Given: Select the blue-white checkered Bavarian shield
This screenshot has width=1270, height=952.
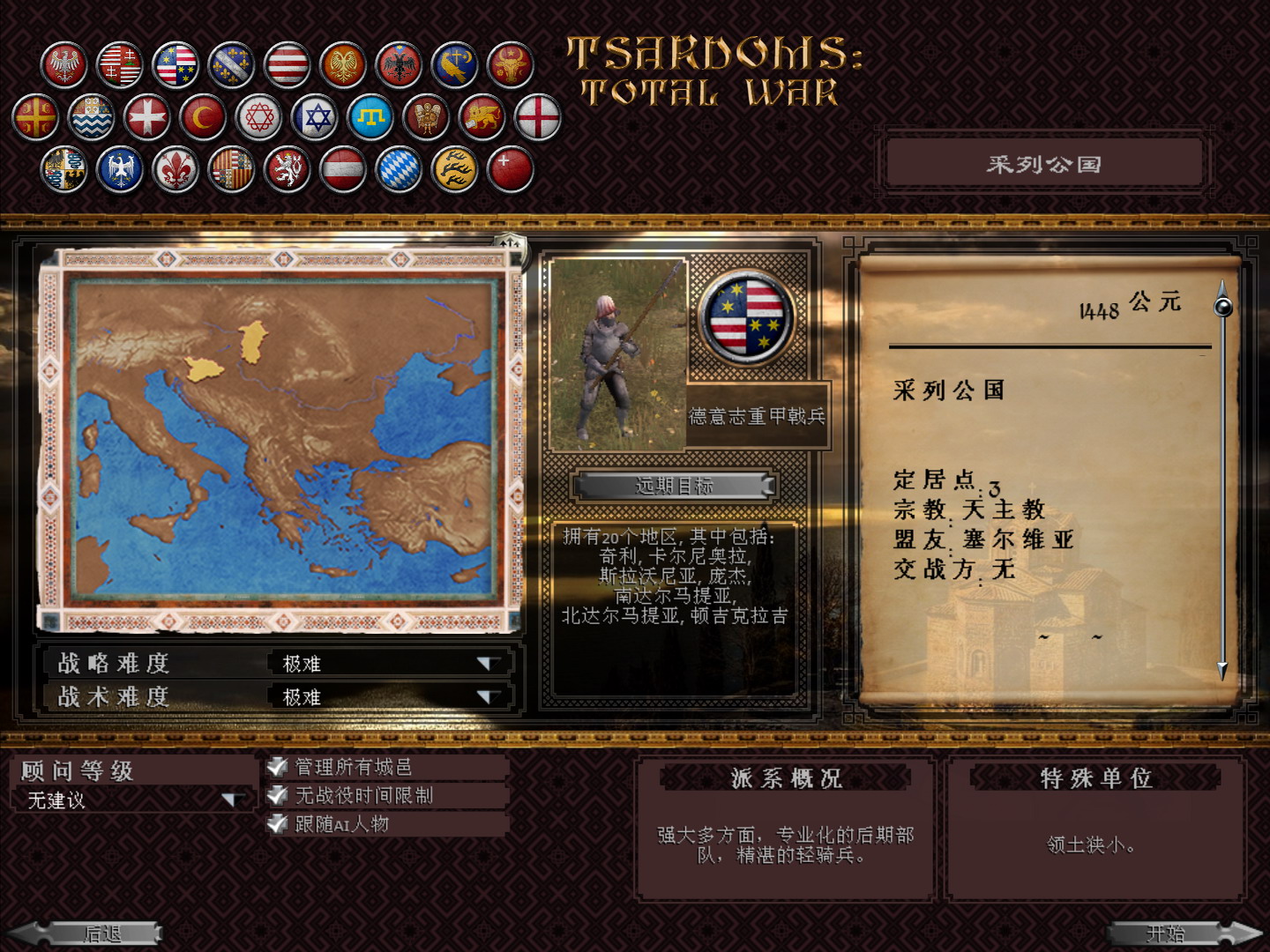Looking at the screenshot, I should [x=397, y=169].
